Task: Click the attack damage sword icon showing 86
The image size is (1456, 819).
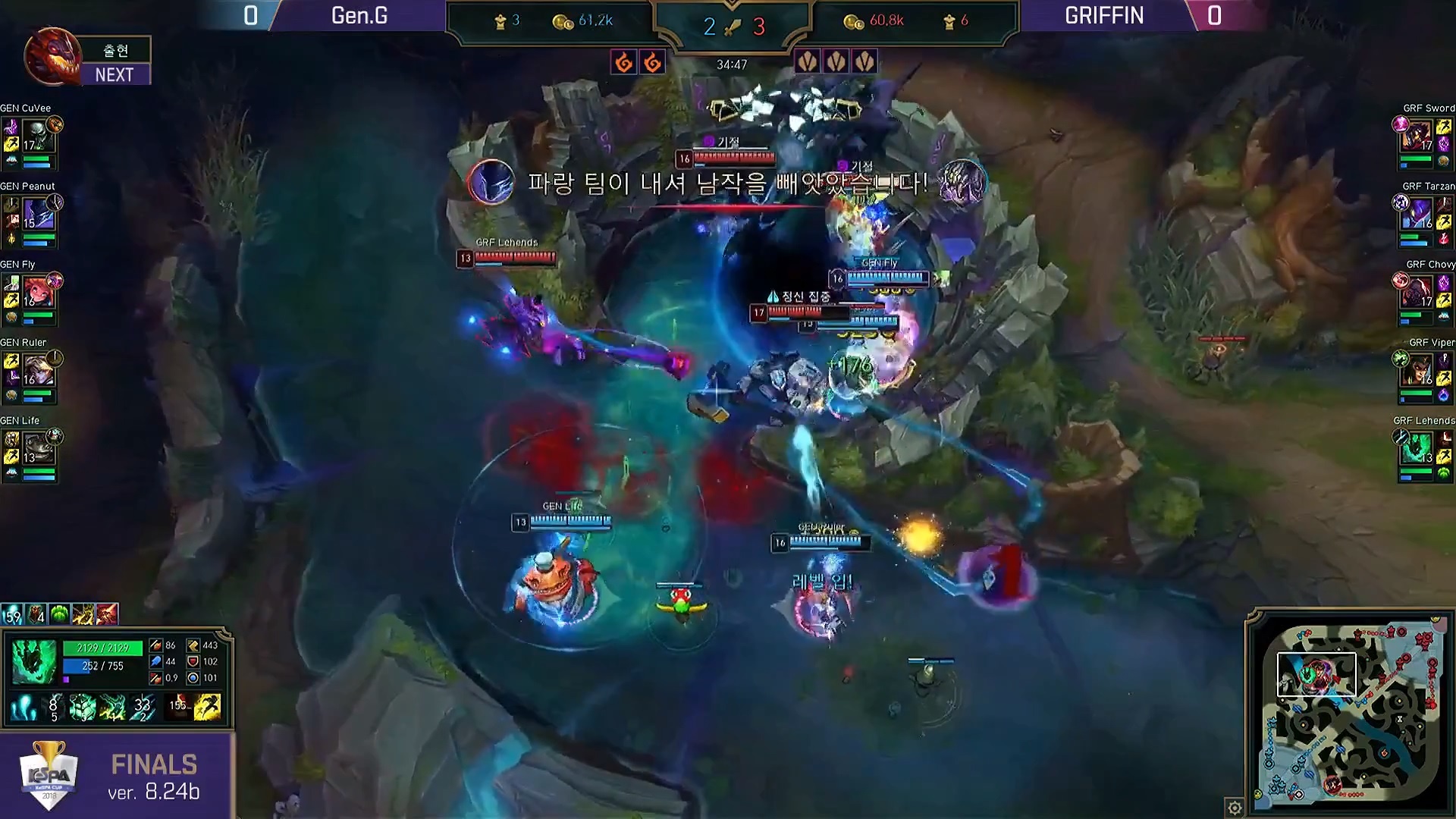Action: (155, 645)
